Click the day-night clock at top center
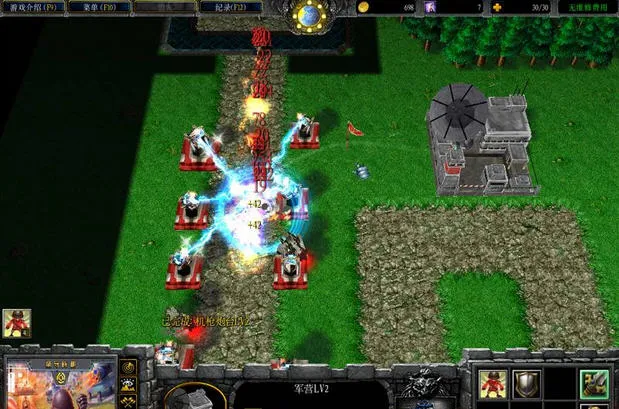Viewport: 619px width, 409px height. click(308, 14)
